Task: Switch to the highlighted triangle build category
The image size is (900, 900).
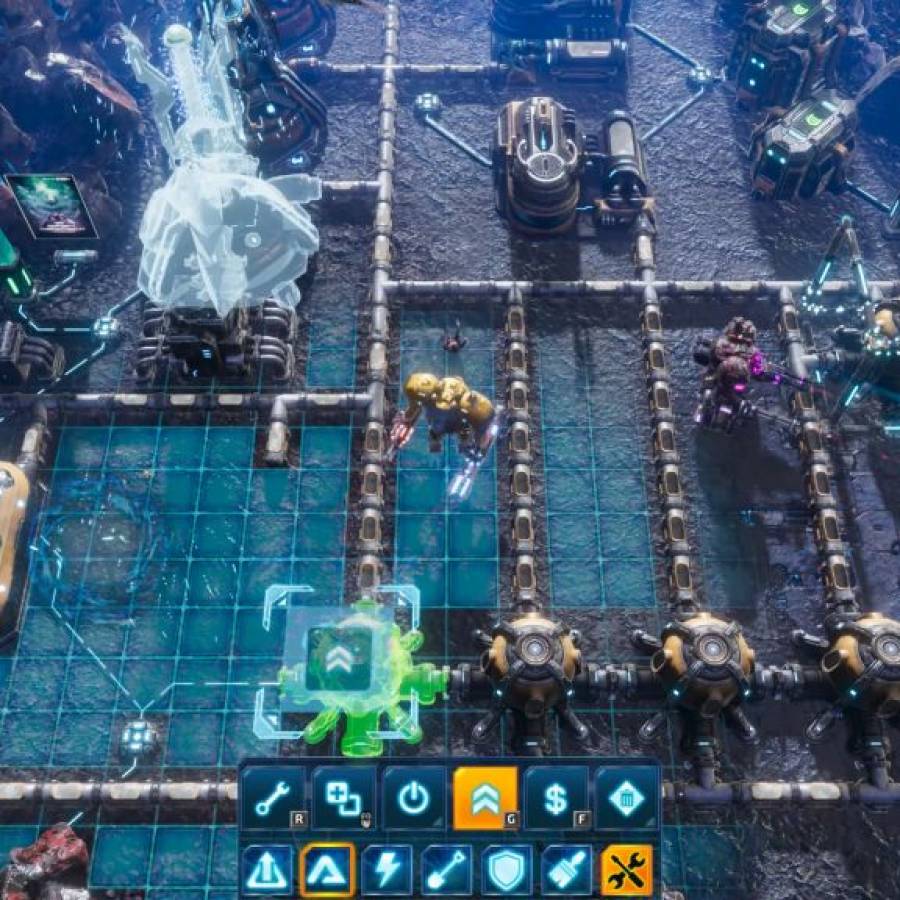Action: pos(328,870)
